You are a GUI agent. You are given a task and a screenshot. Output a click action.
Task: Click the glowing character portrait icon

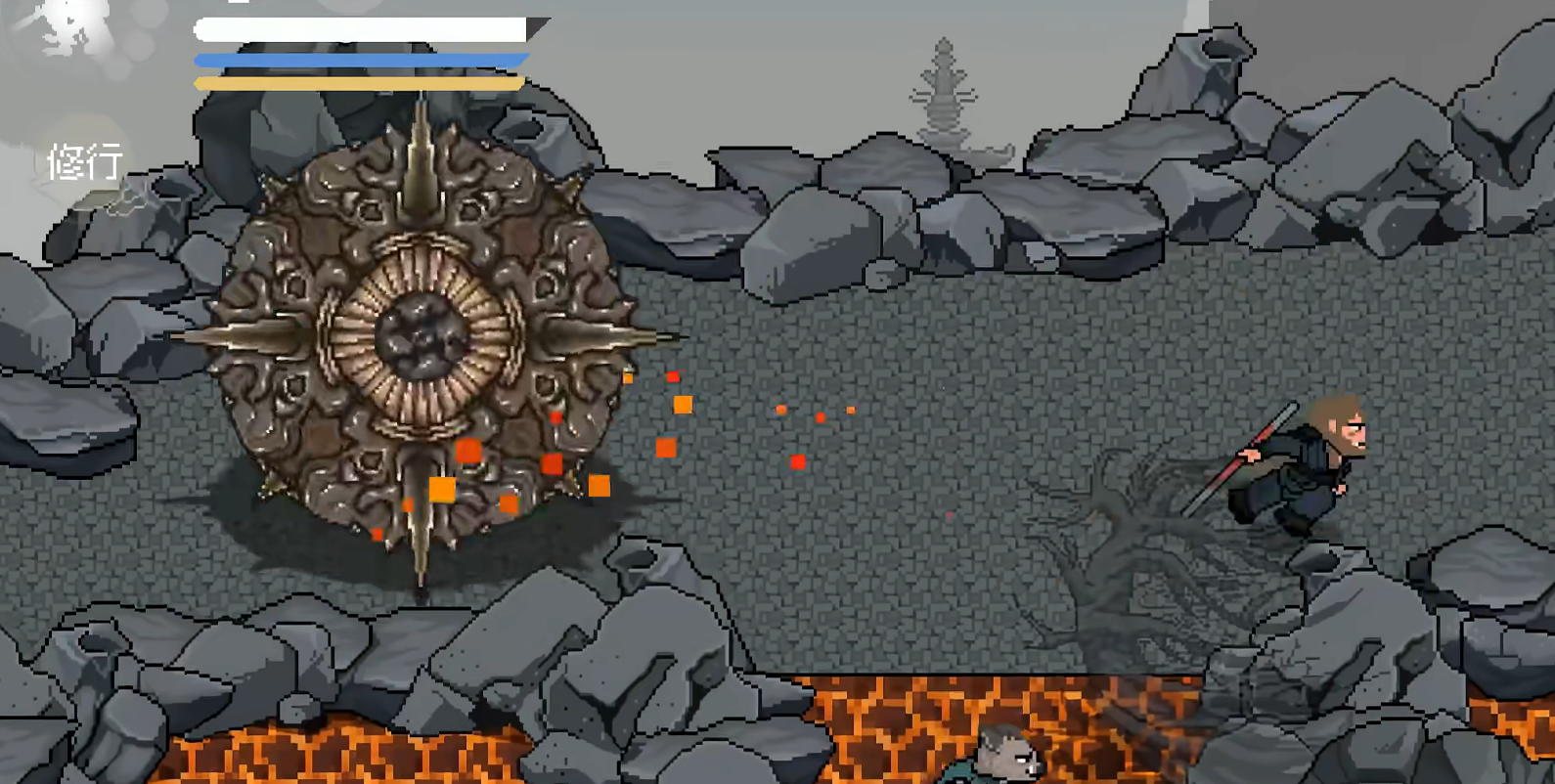click(x=70, y=29)
